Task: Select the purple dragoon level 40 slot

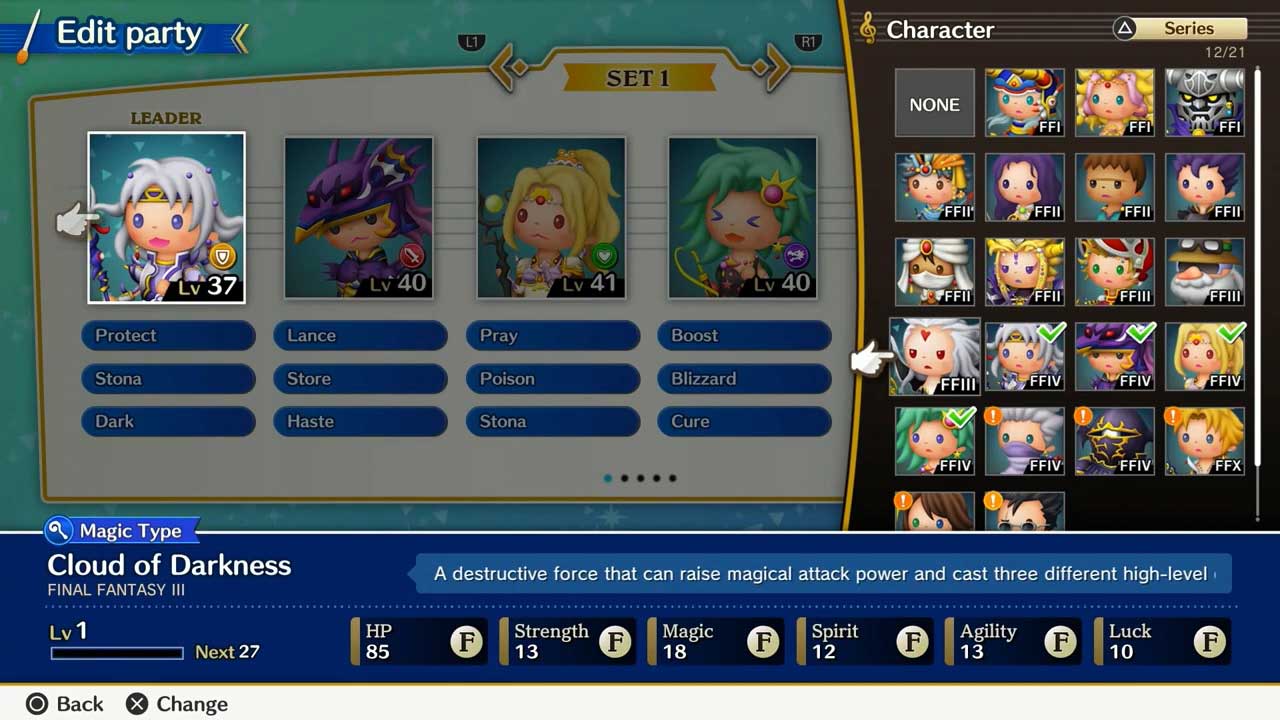Action: coord(358,217)
